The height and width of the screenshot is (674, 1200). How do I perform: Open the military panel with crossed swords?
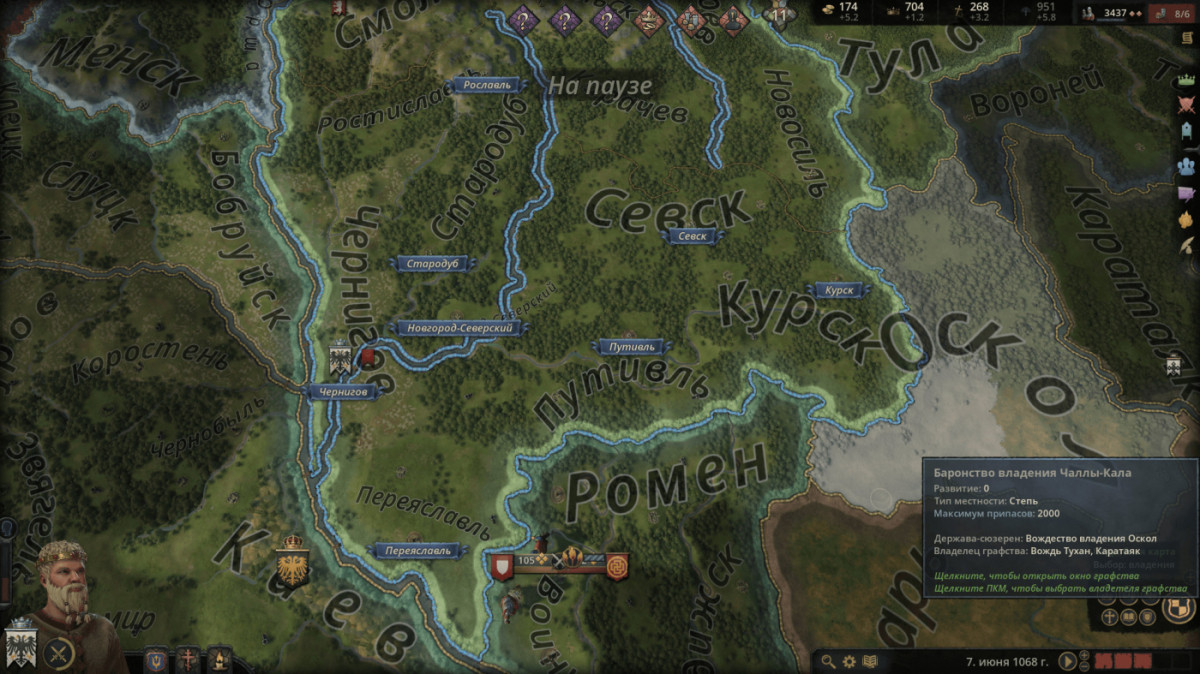pos(60,653)
